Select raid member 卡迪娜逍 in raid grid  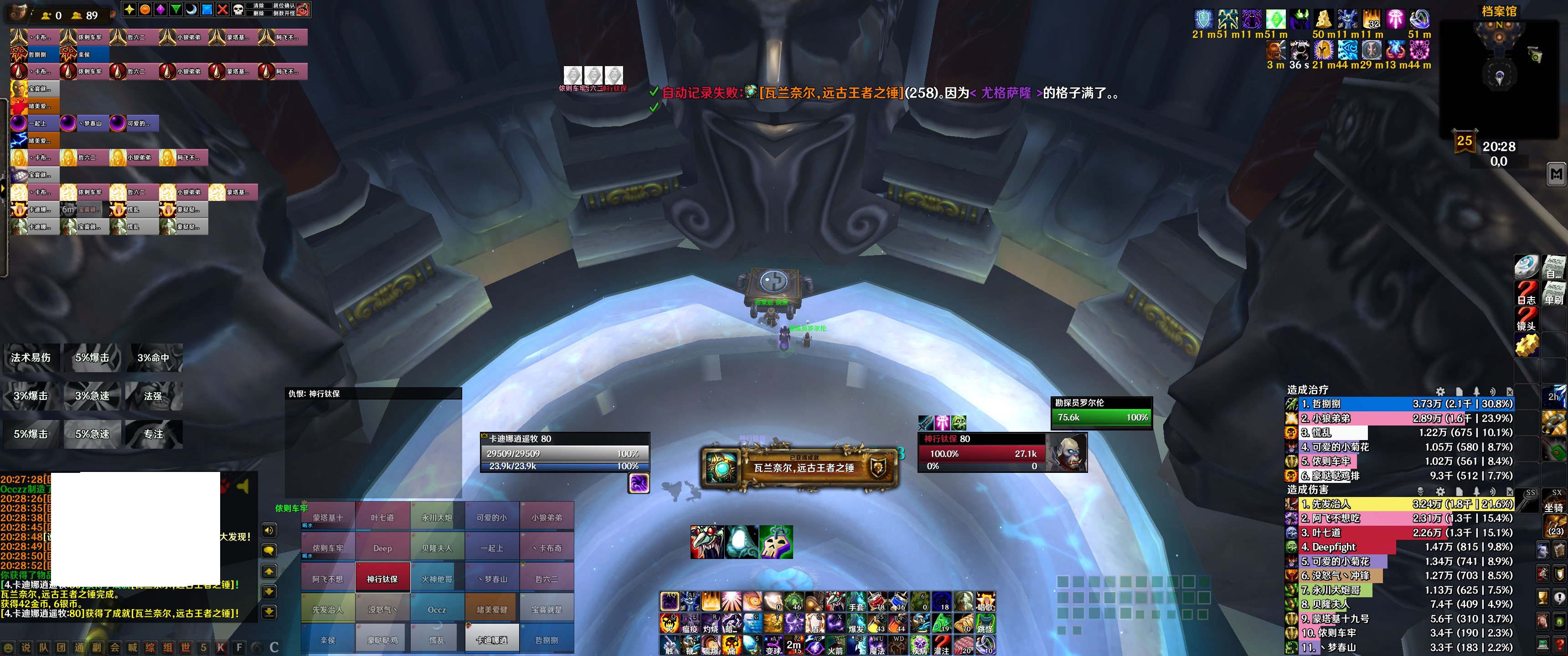pyautogui.click(x=492, y=640)
